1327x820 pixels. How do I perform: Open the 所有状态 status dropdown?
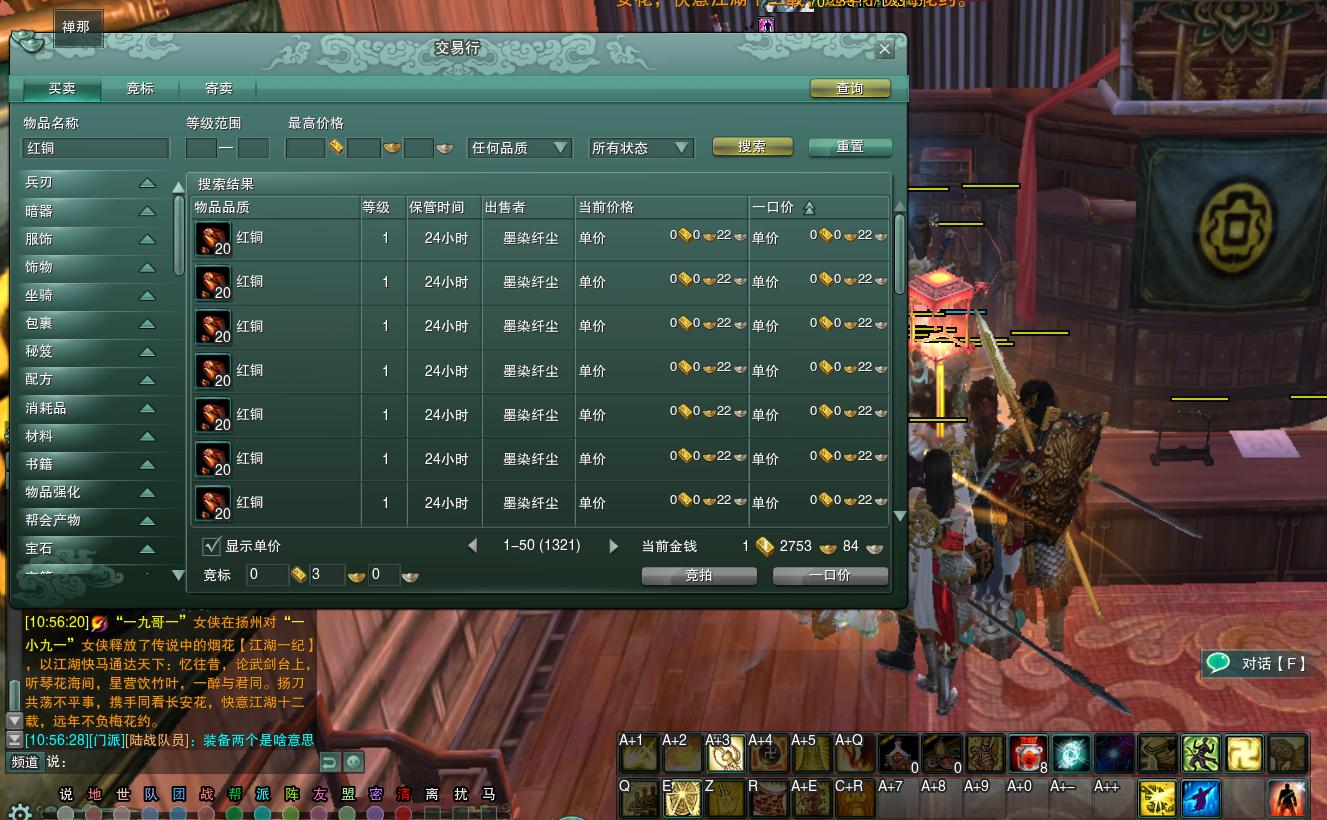tap(641, 148)
